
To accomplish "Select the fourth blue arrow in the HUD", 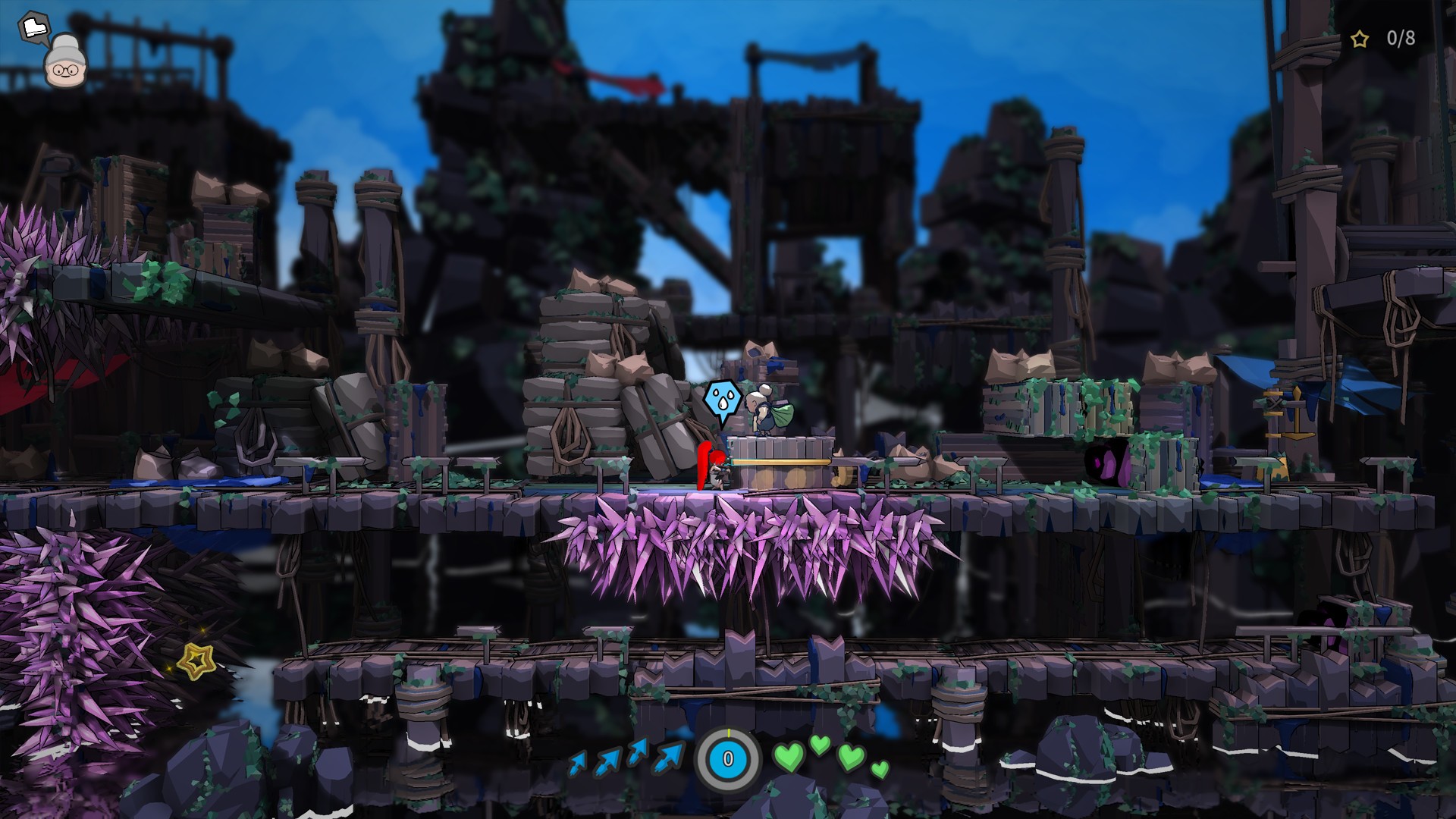I will (x=670, y=756).
